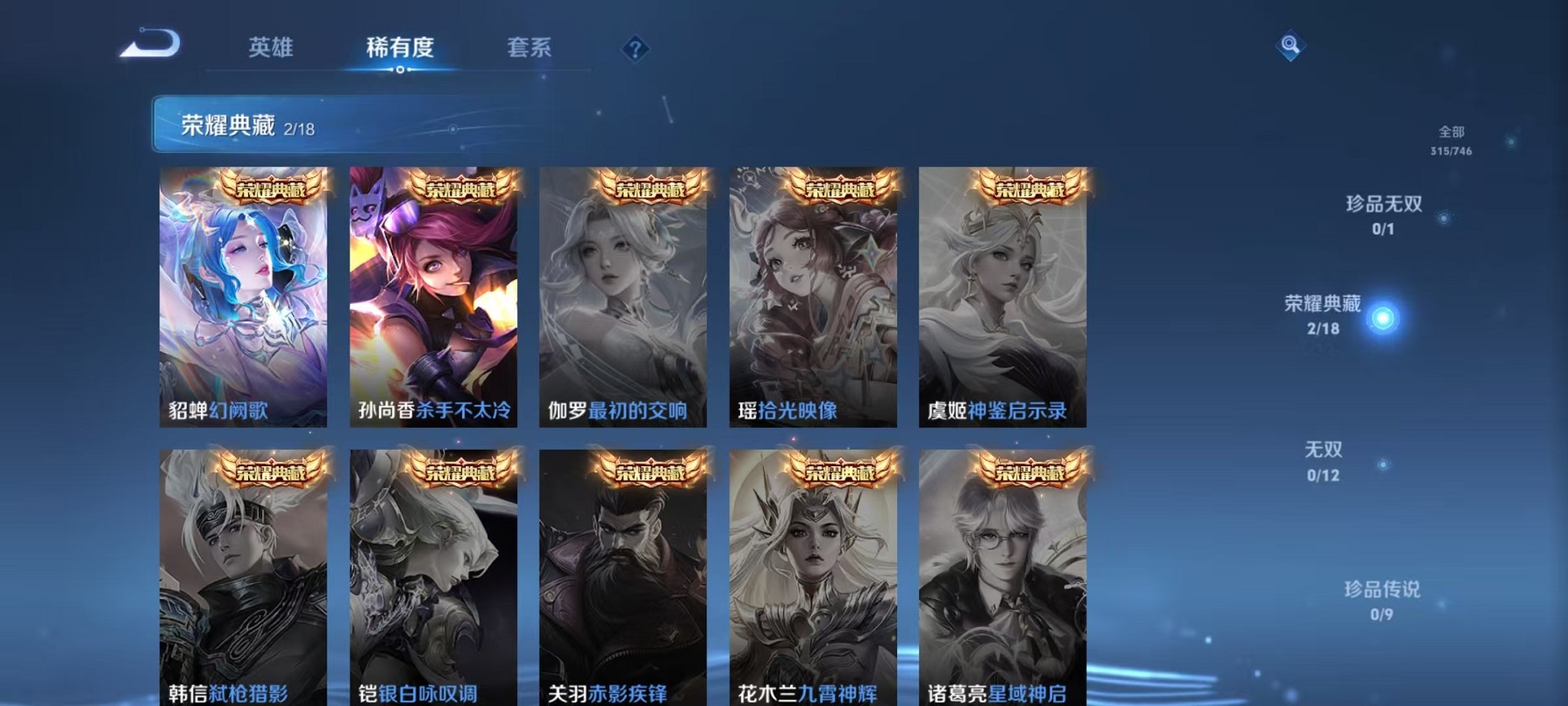Click the 荣耀典藏 banner on 貂蝉's skin card

pyautogui.click(x=271, y=187)
